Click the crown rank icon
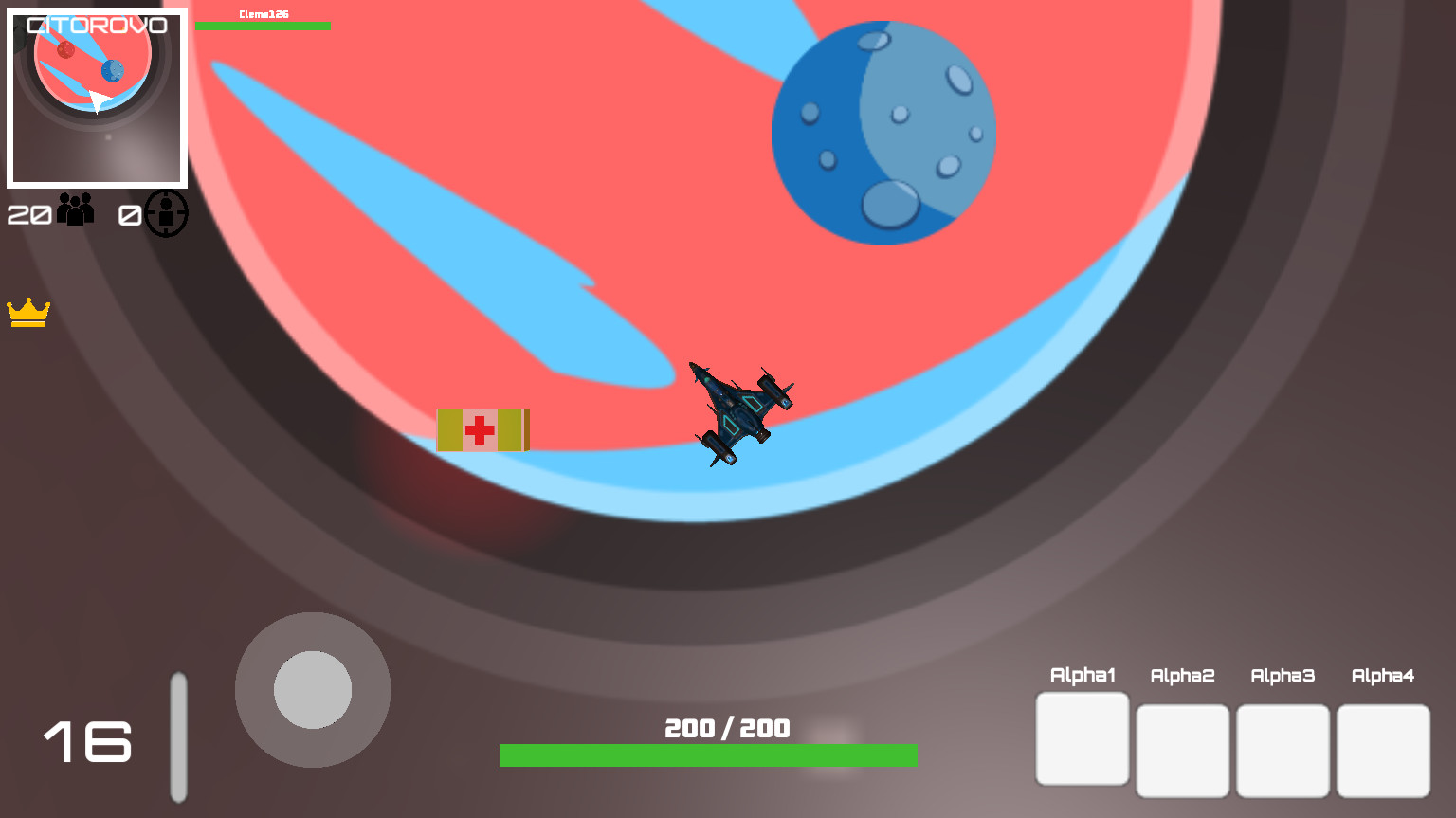 pyautogui.click(x=28, y=313)
